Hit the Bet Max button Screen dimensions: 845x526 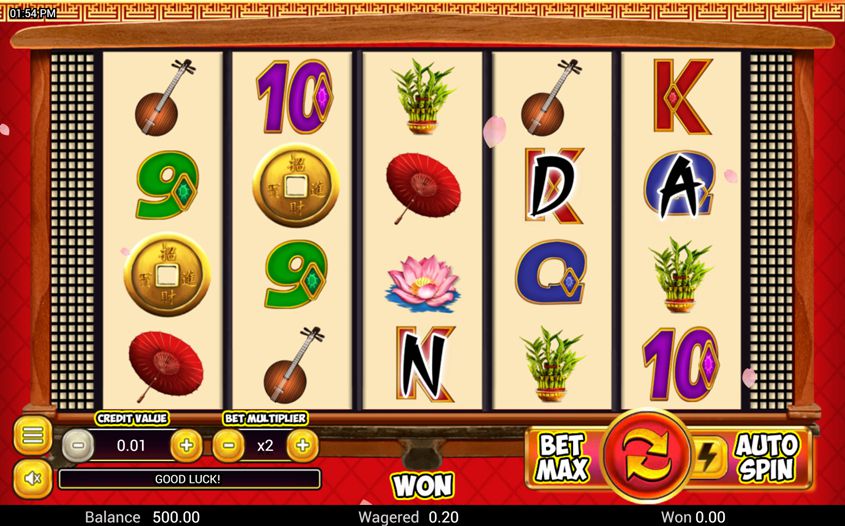563,457
